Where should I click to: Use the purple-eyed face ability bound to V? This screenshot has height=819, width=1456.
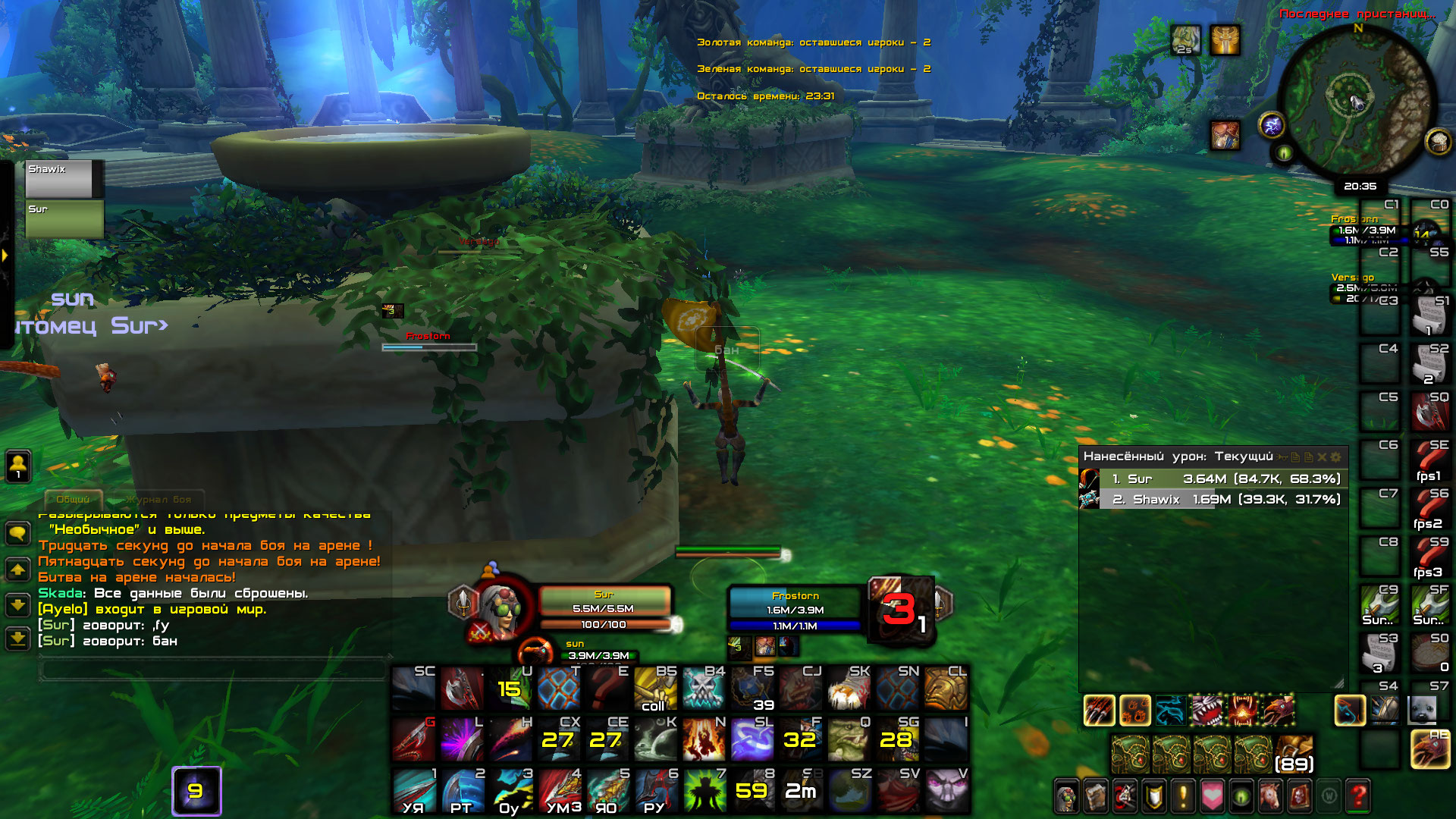coord(946,790)
